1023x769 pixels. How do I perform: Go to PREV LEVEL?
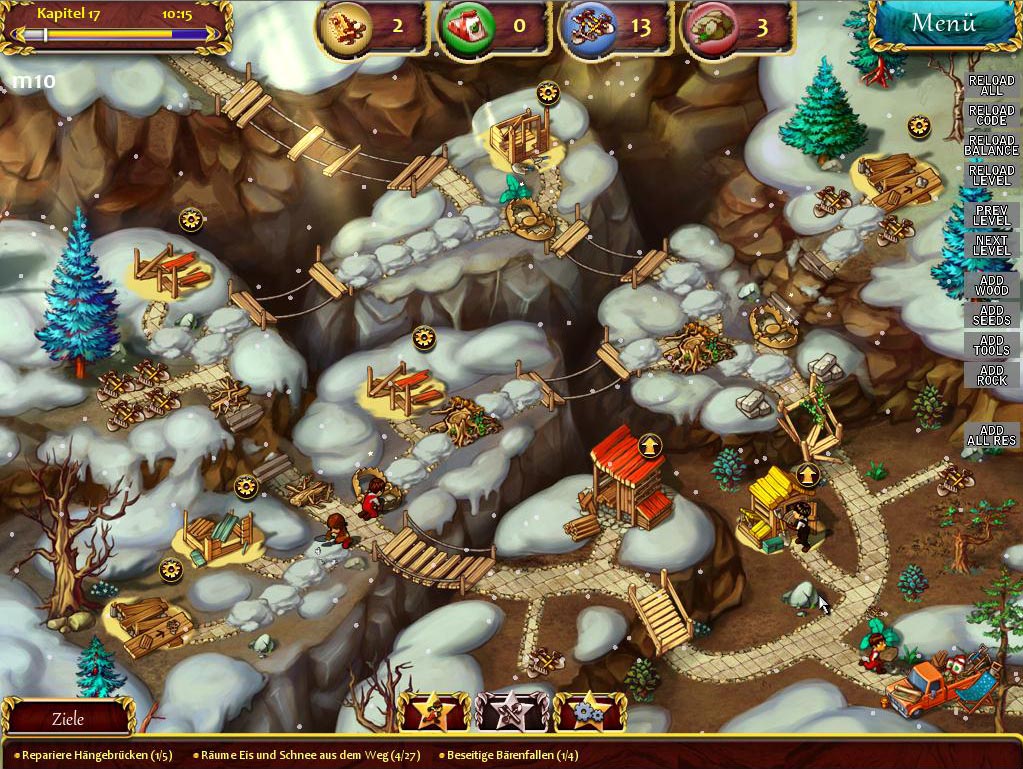[991, 215]
